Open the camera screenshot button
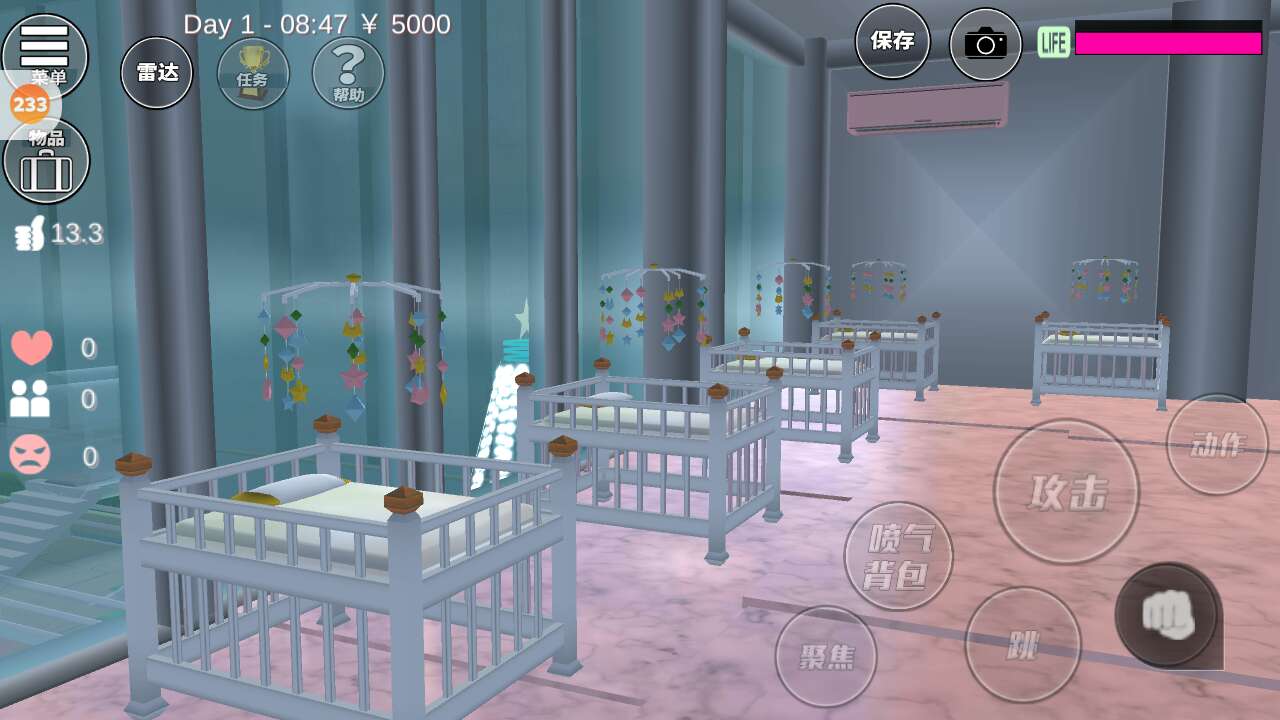The image size is (1280, 720). coord(985,44)
